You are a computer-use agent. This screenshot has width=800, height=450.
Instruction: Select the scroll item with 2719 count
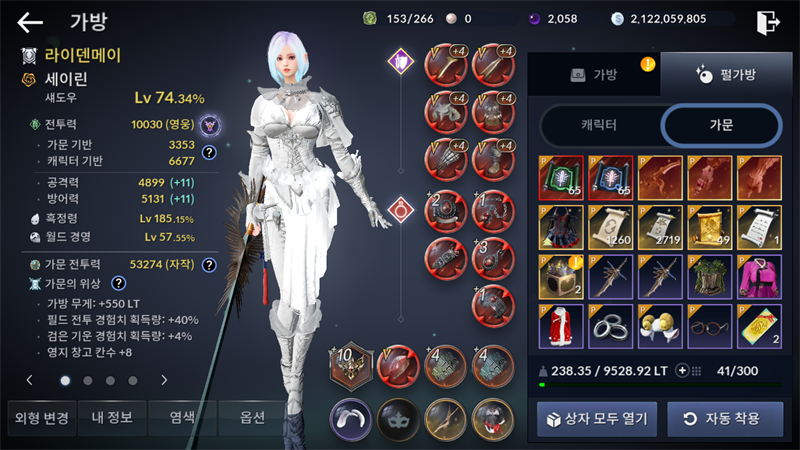(x=660, y=227)
